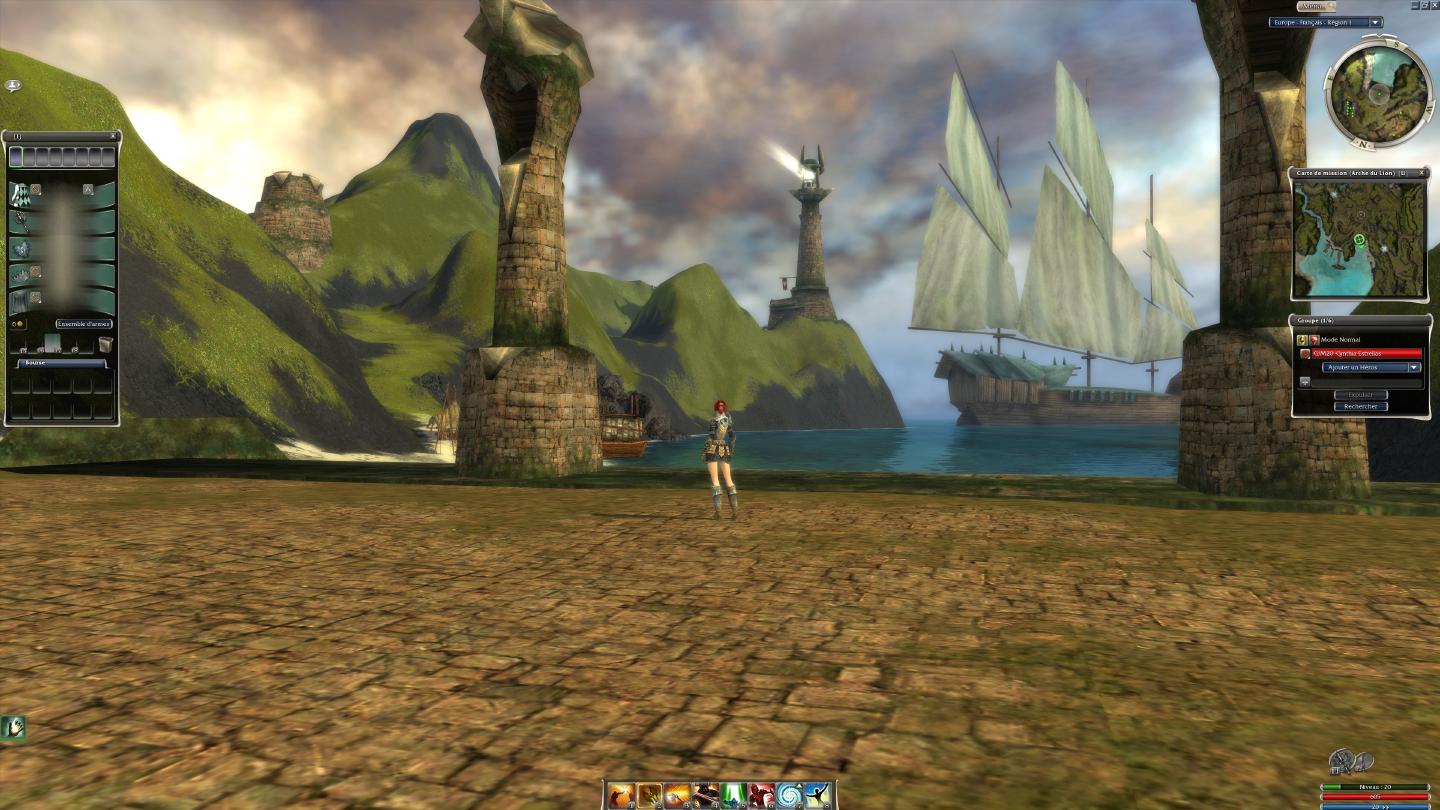Image resolution: width=1440 pixels, height=810 pixels.
Task: Use the leaping silhouette skill in skill bar
Action: pyautogui.click(x=818, y=795)
